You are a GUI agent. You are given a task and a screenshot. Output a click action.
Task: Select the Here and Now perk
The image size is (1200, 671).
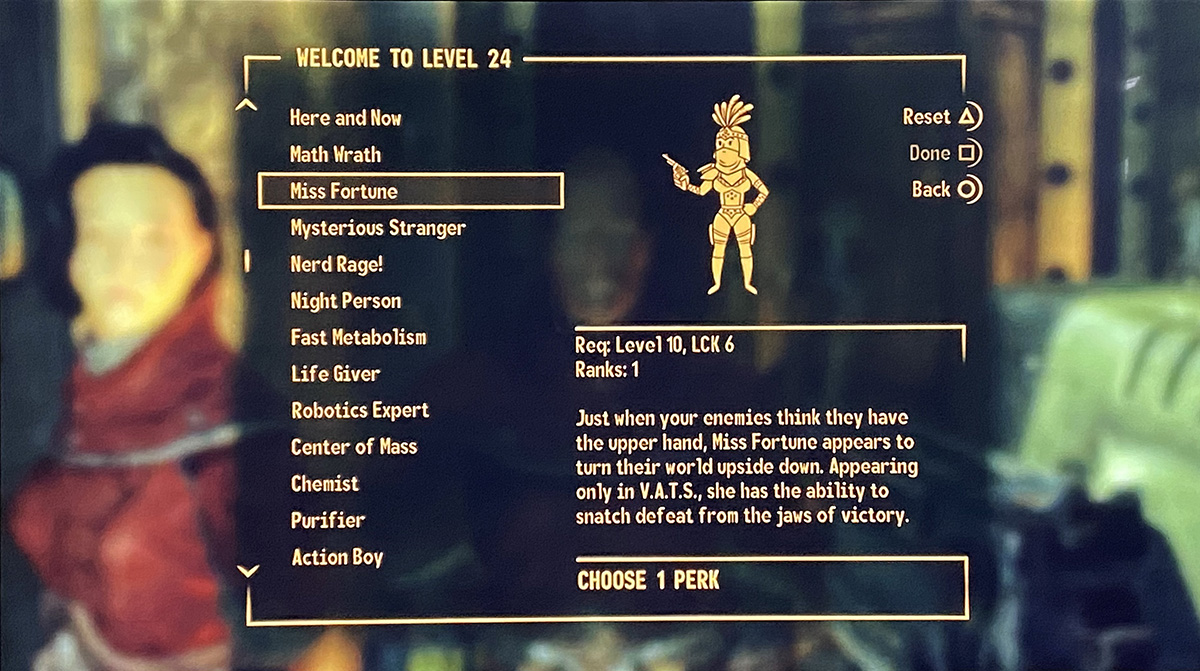click(x=345, y=118)
